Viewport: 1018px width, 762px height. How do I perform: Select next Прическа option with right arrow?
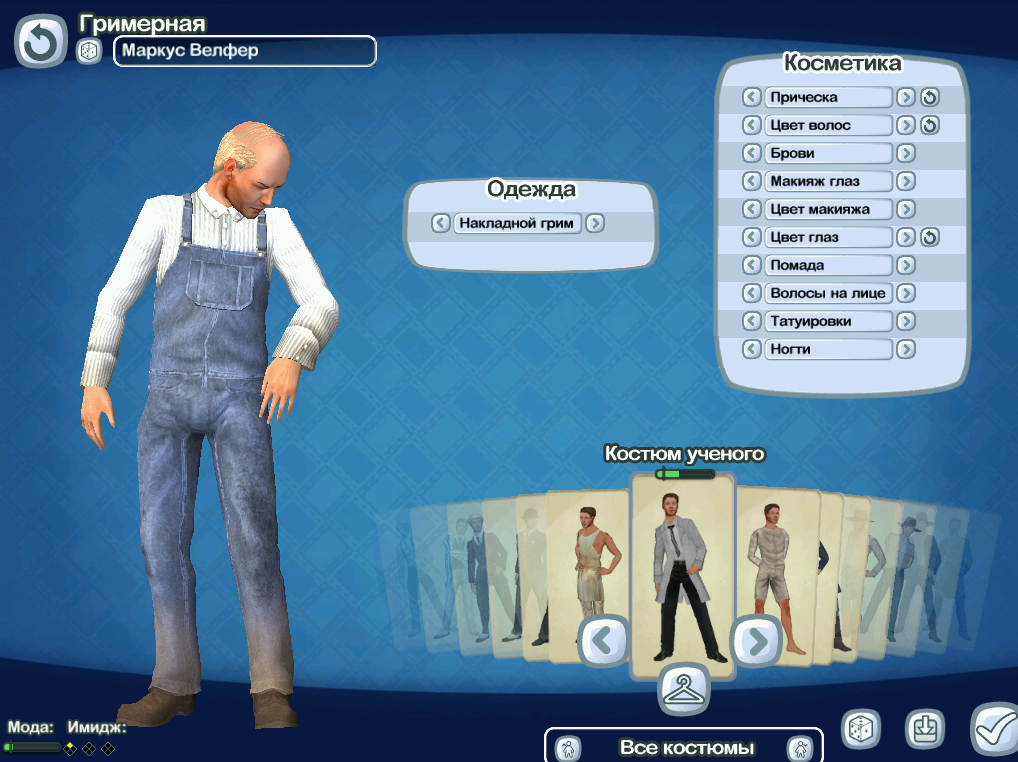coord(905,97)
